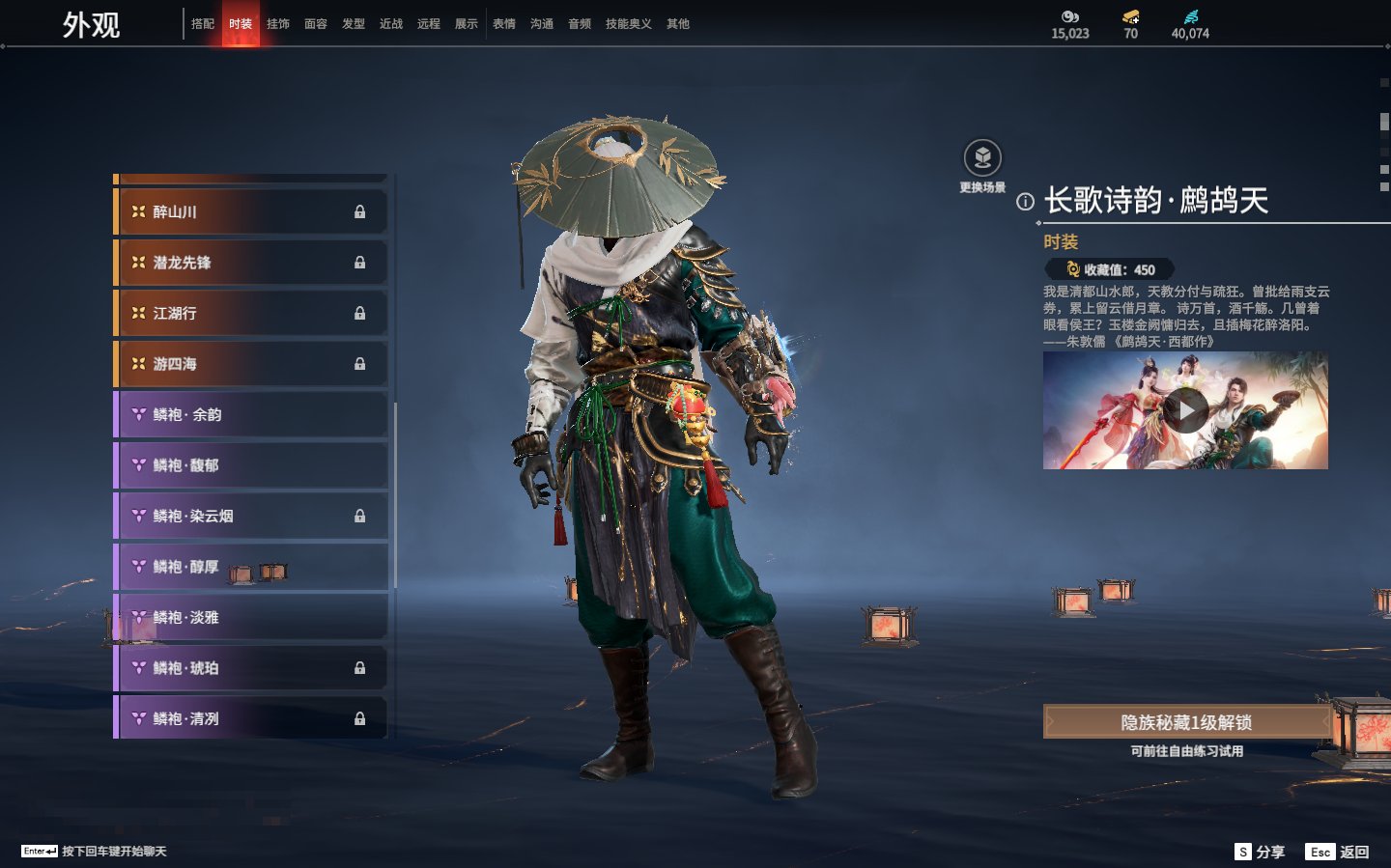Select the 江湖行 outfit entry
Screen dimensions: 1391x868
tap(251, 313)
